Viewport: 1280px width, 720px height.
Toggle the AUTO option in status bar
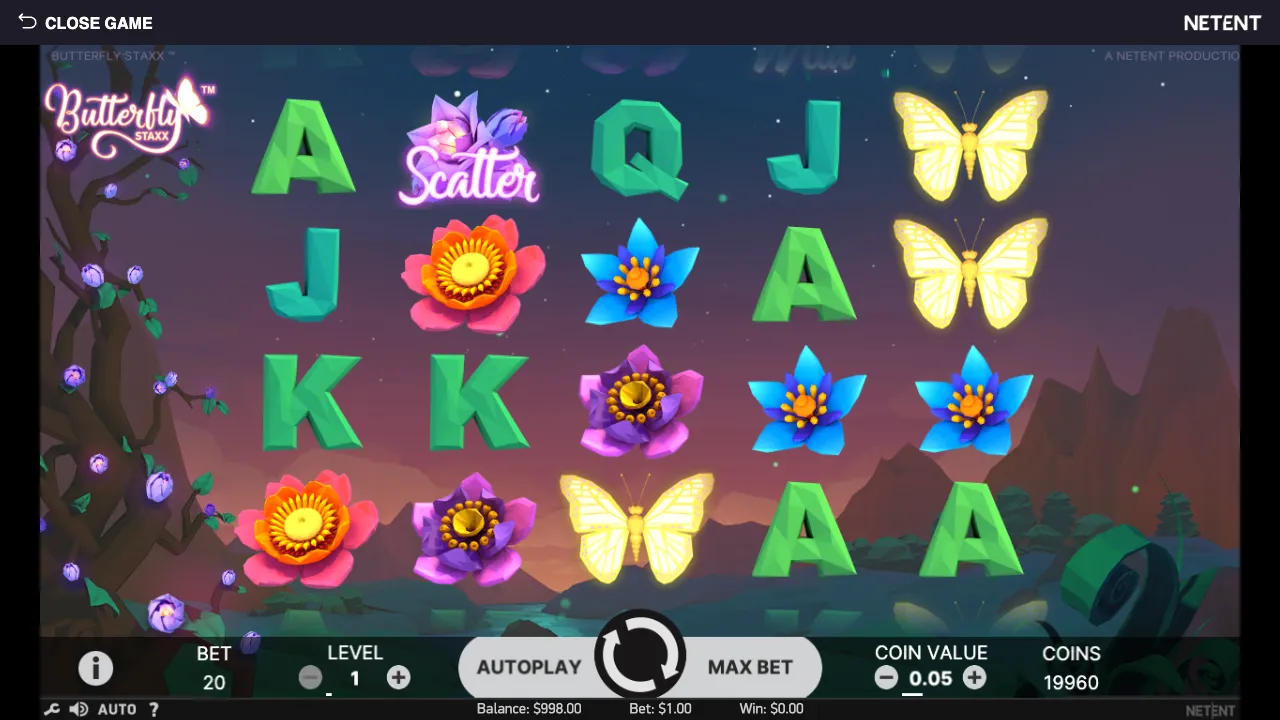pos(117,709)
